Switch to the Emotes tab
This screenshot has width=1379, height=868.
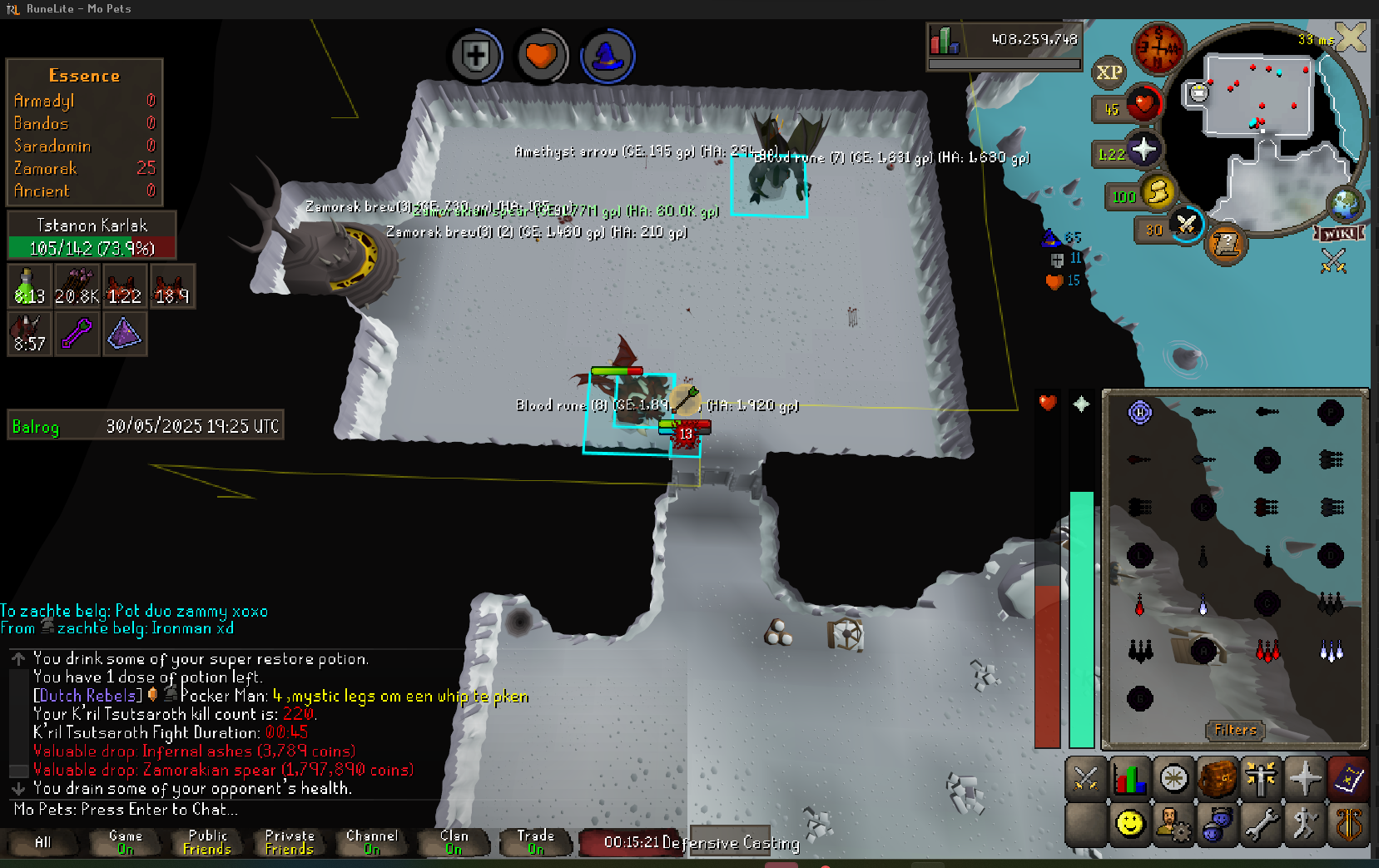pyautogui.click(x=1305, y=824)
